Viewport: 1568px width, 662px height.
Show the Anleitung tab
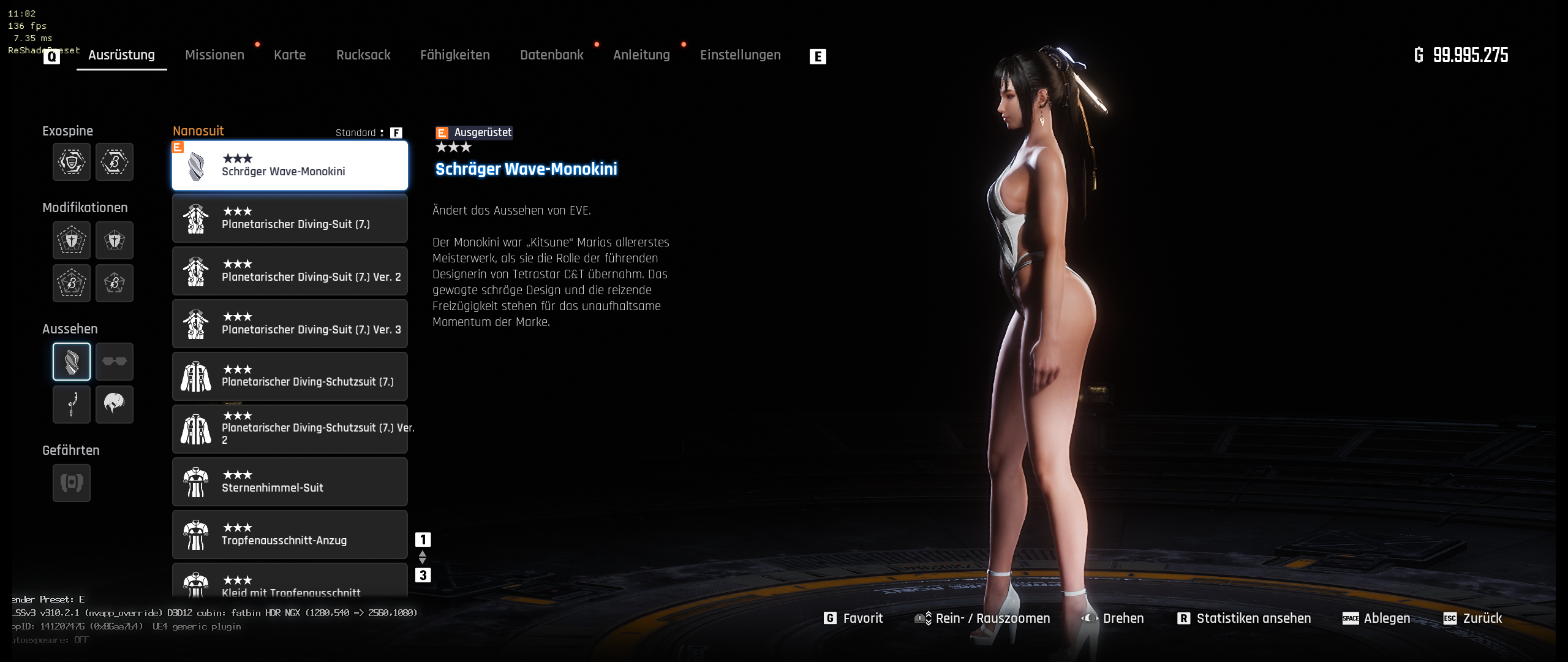(641, 55)
